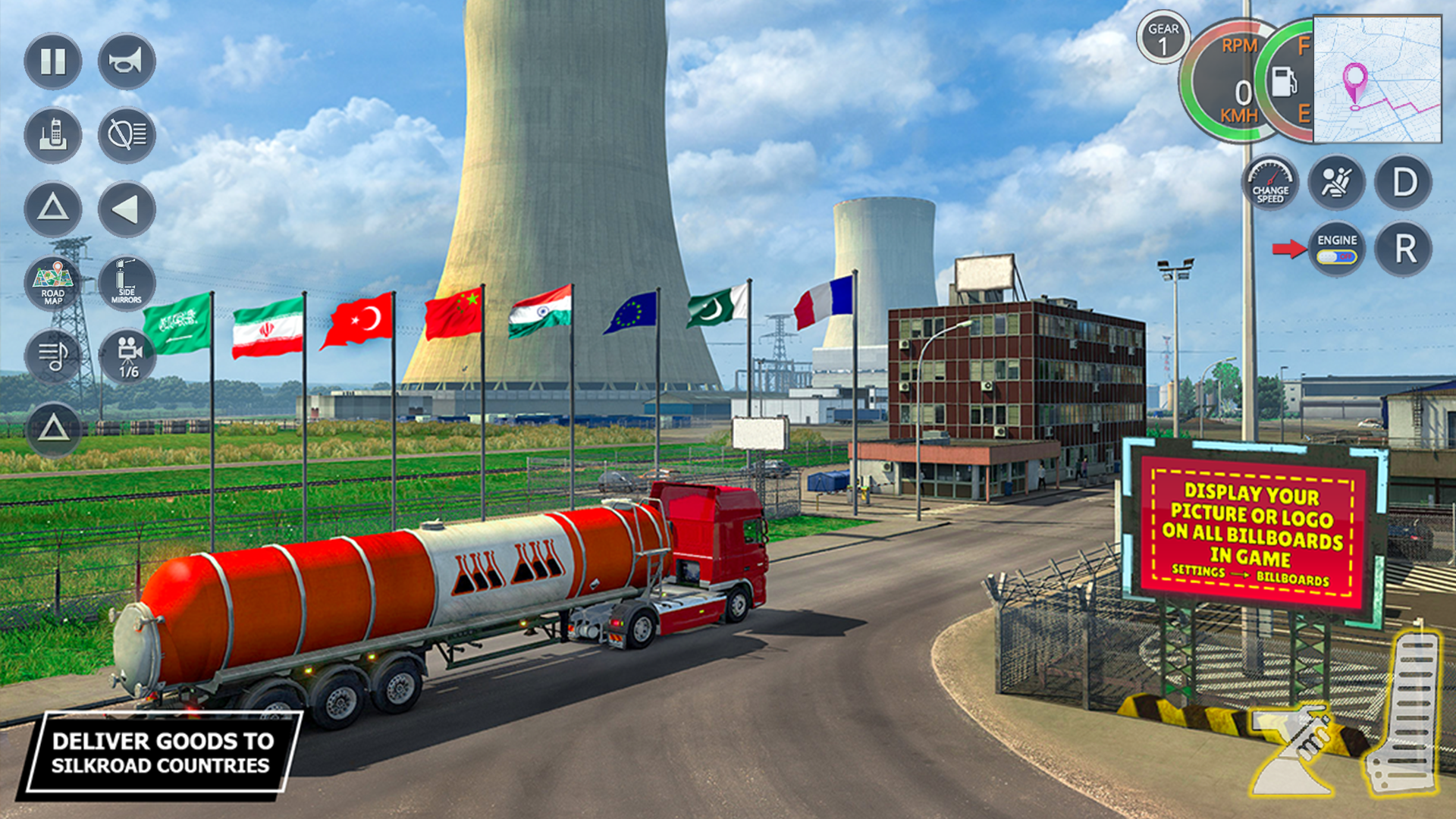The image size is (1456, 819).
Task: Open the in-game phone
Action: pyautogui.click(x=52, y=135)
